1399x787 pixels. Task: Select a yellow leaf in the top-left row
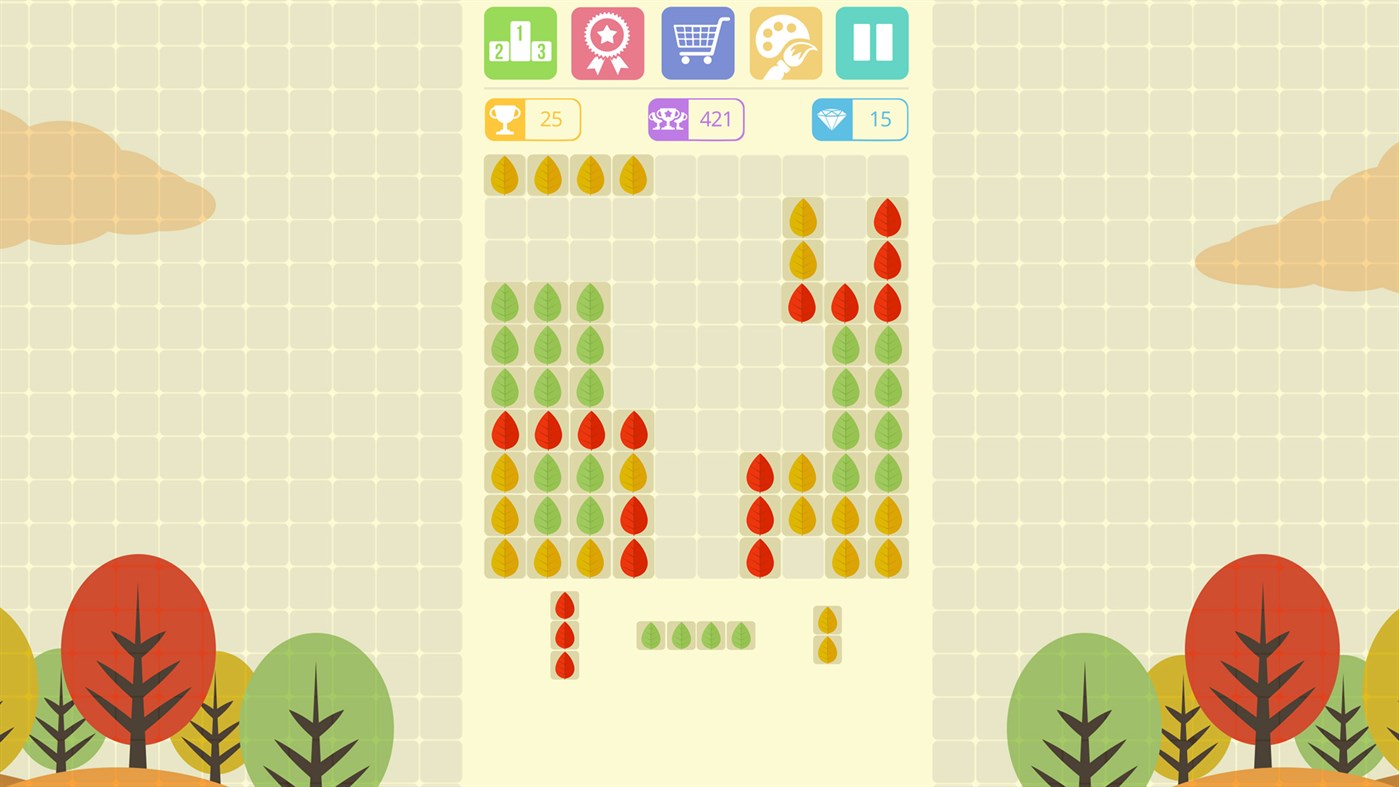tap(546, 174)
